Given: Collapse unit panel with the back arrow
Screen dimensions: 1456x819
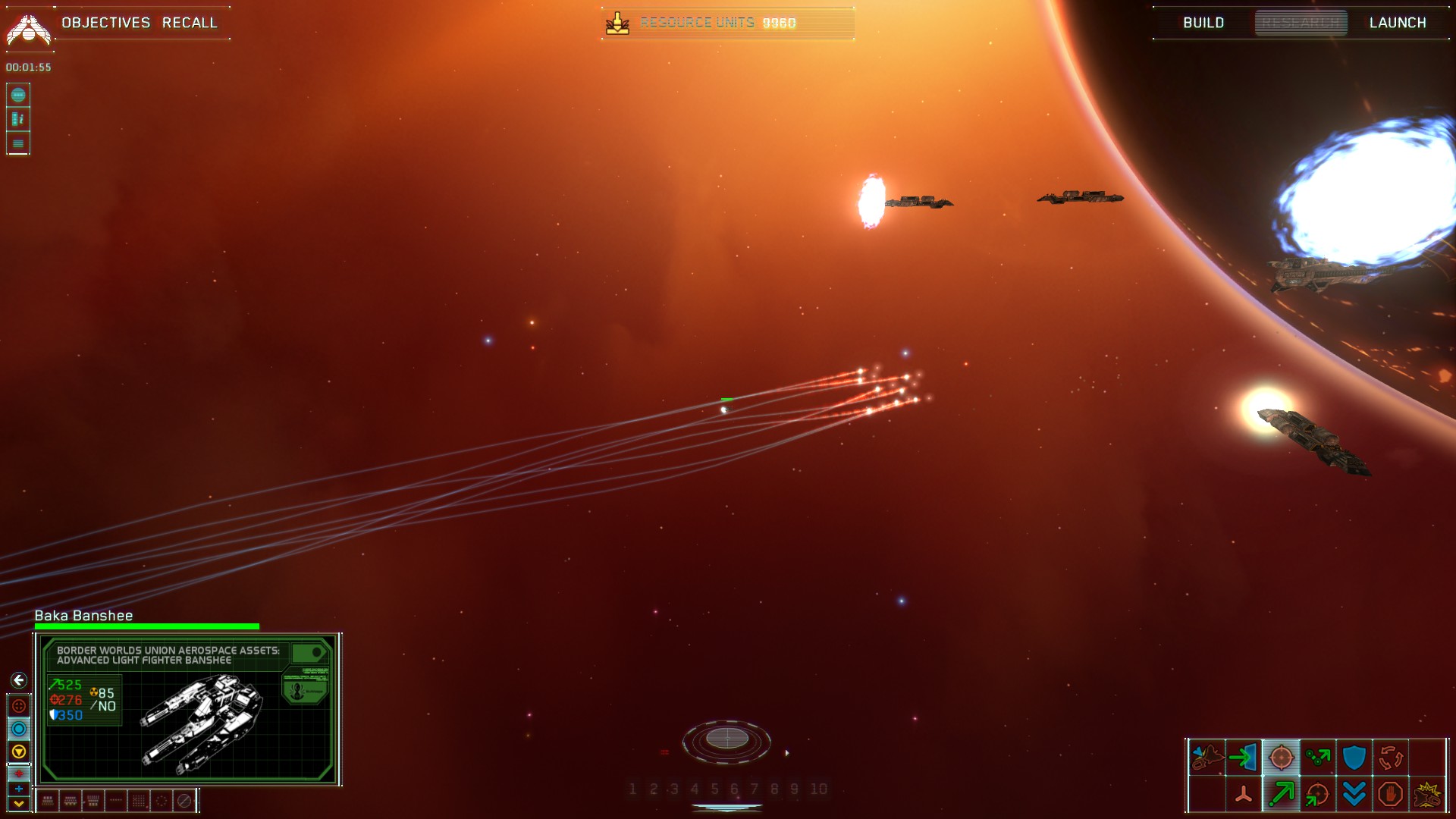Looking at the screenshot, I should (19, 680).
